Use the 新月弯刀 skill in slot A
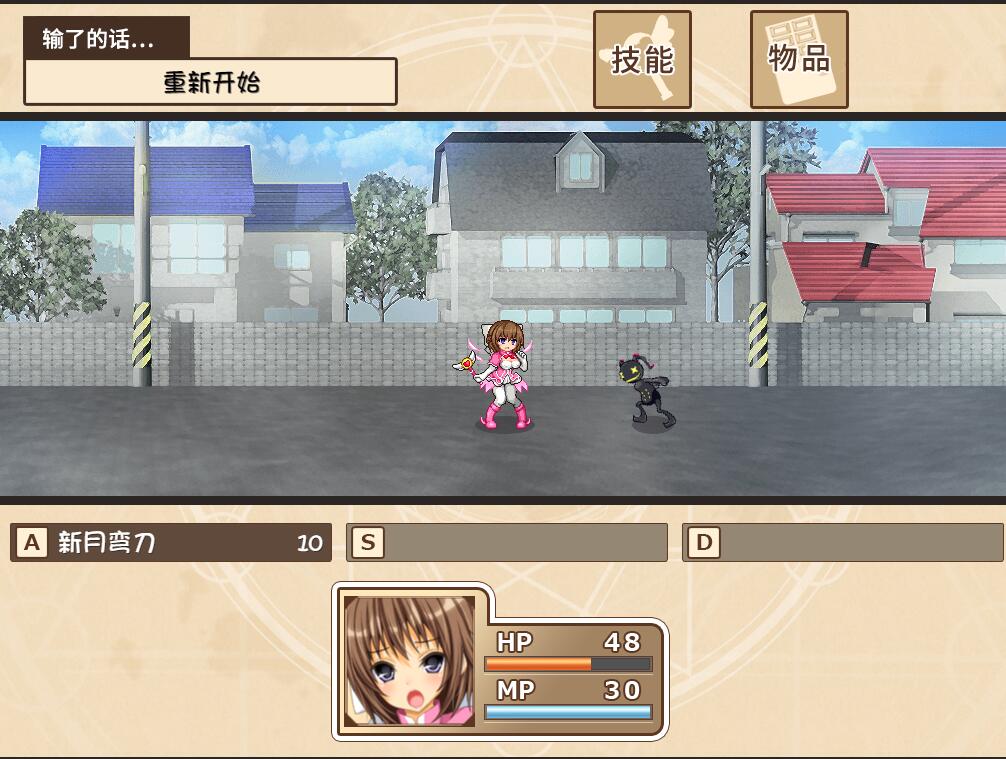1006x759 pixels. [x=171, y=543]
